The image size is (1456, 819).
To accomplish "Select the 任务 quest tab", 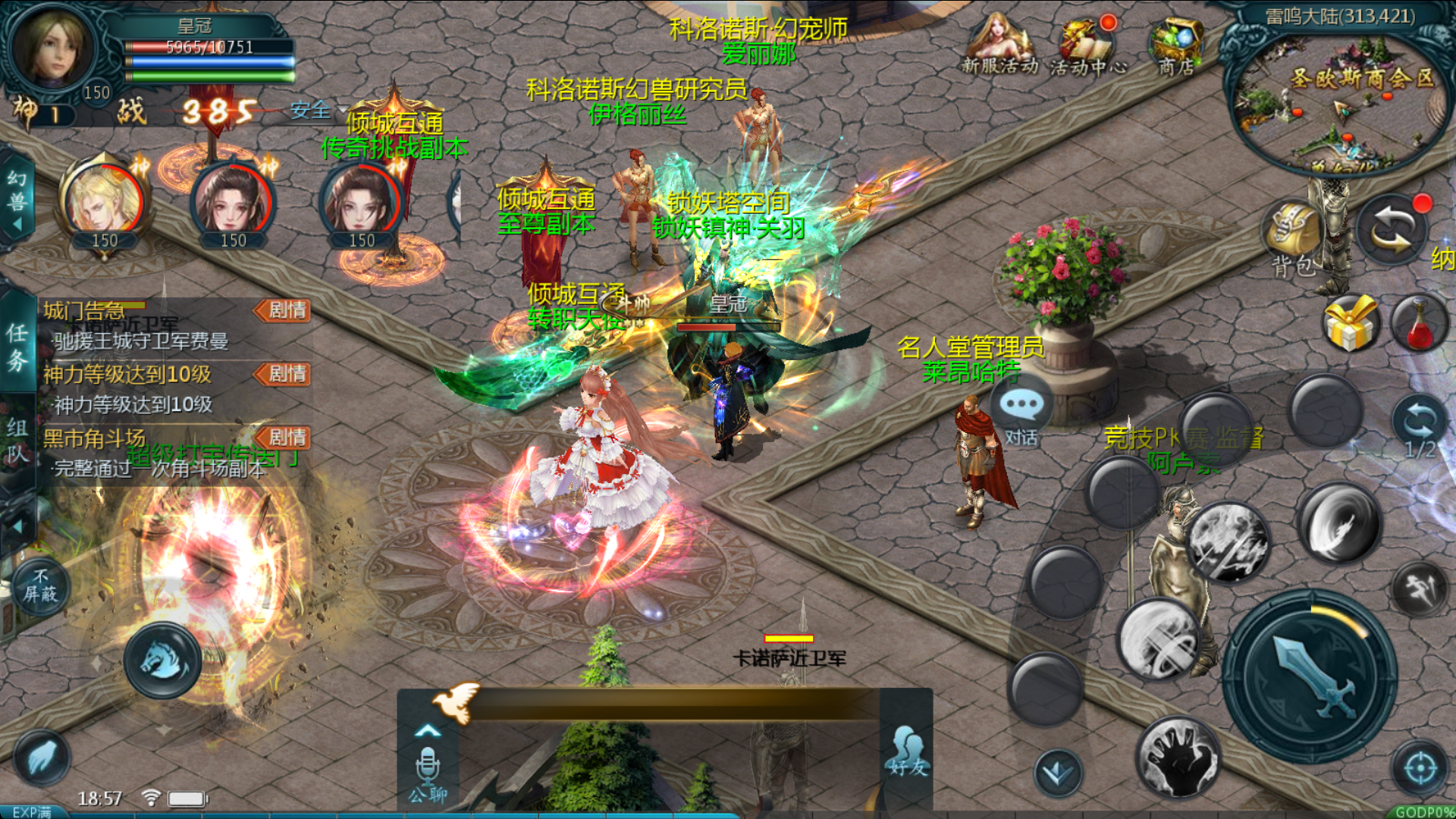I will click(x=17, y=347).
